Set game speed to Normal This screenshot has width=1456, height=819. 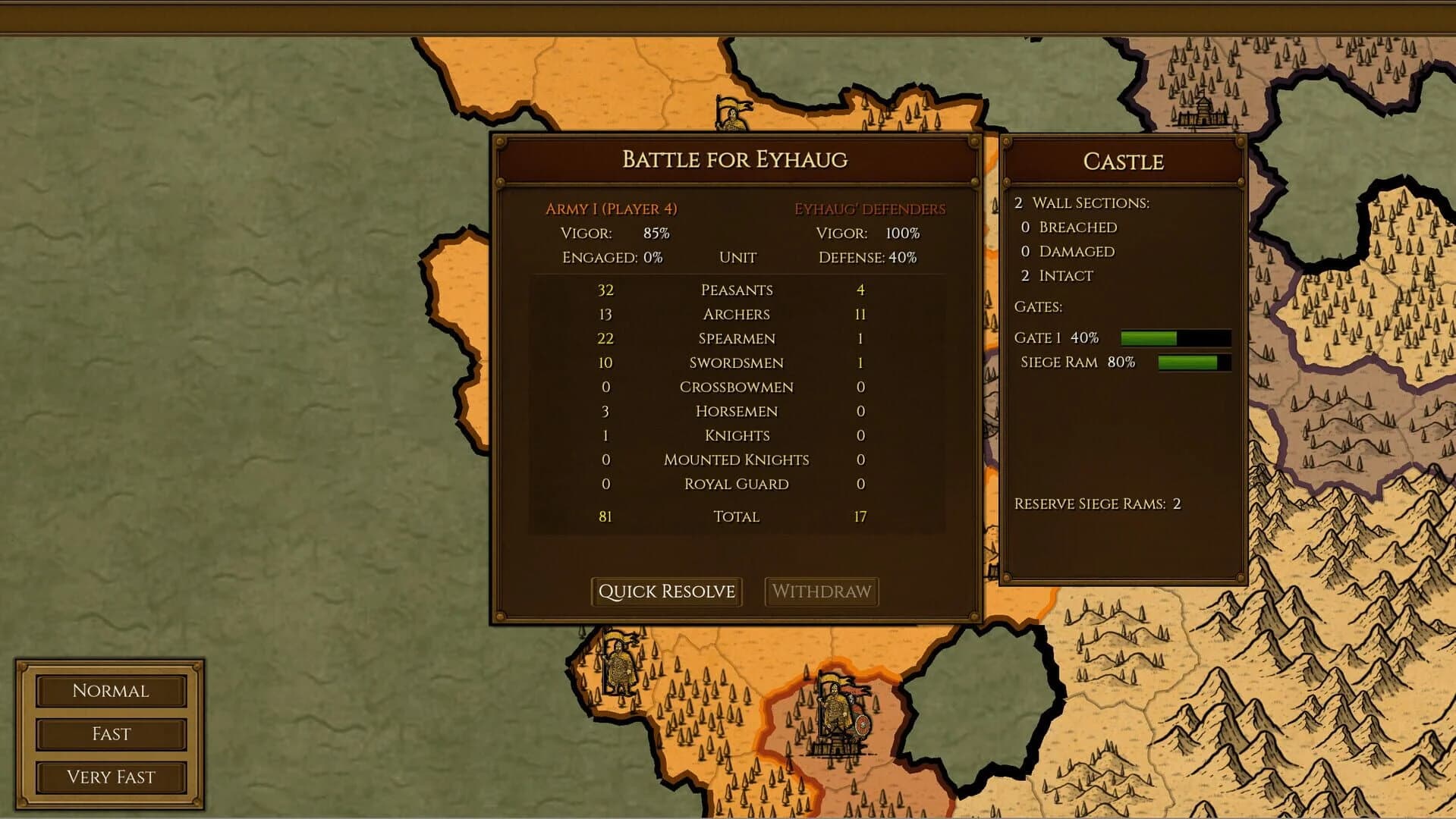click(110, 691)
